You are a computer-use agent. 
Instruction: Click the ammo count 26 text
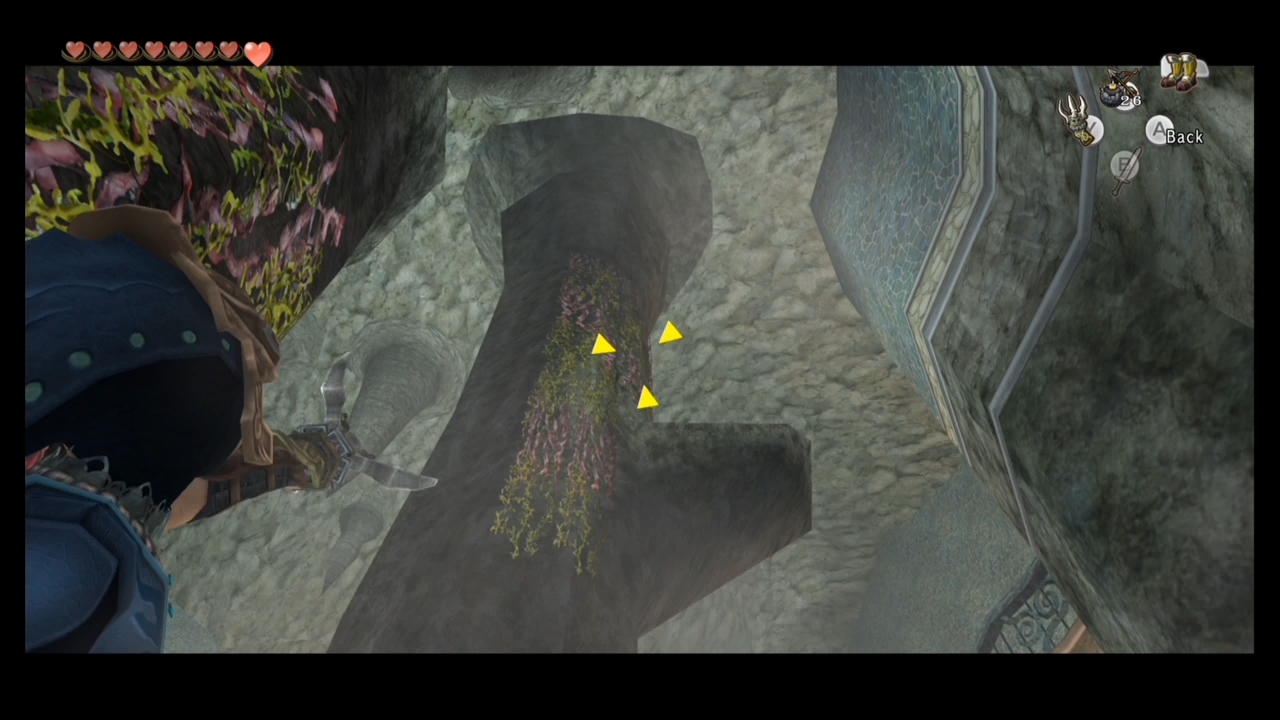1131,100
